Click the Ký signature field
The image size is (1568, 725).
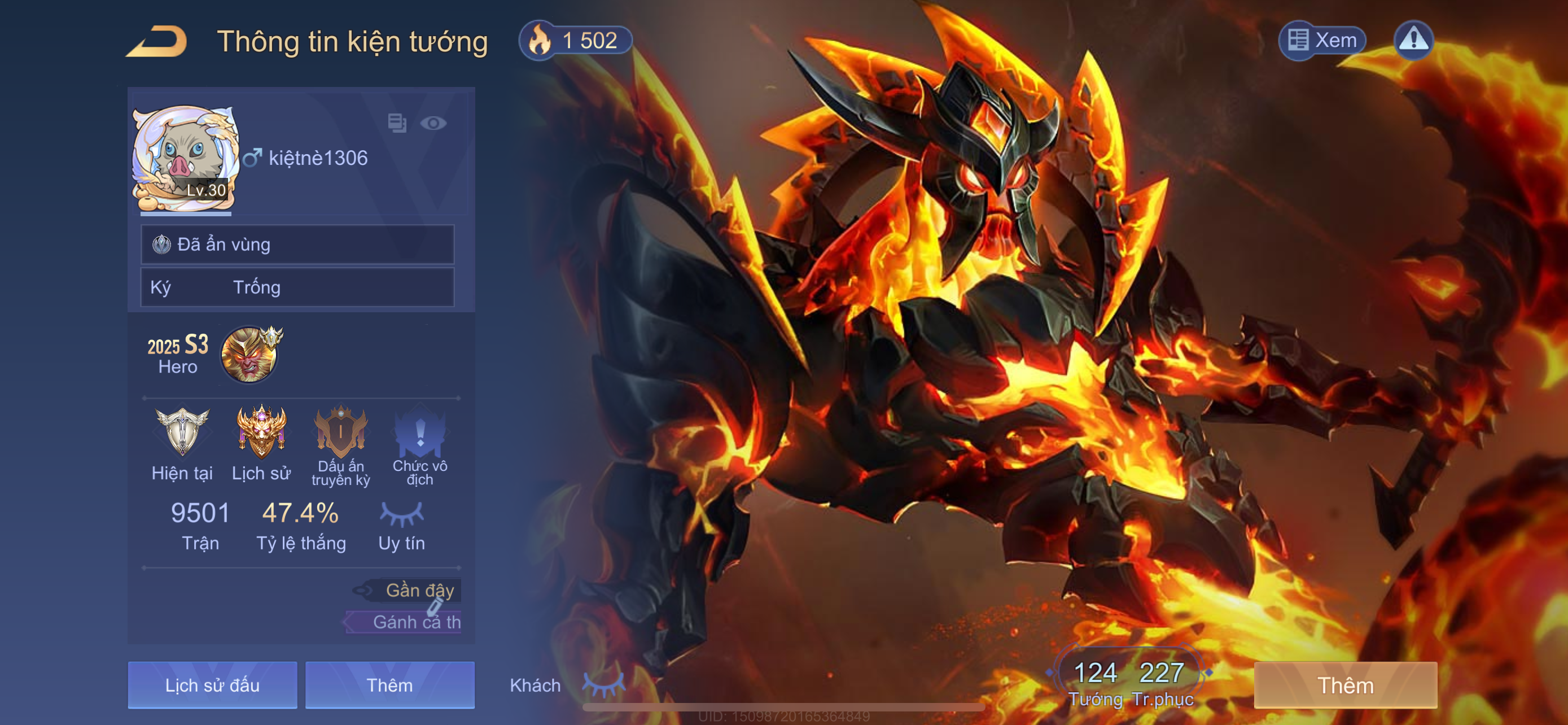click(297, 287)
